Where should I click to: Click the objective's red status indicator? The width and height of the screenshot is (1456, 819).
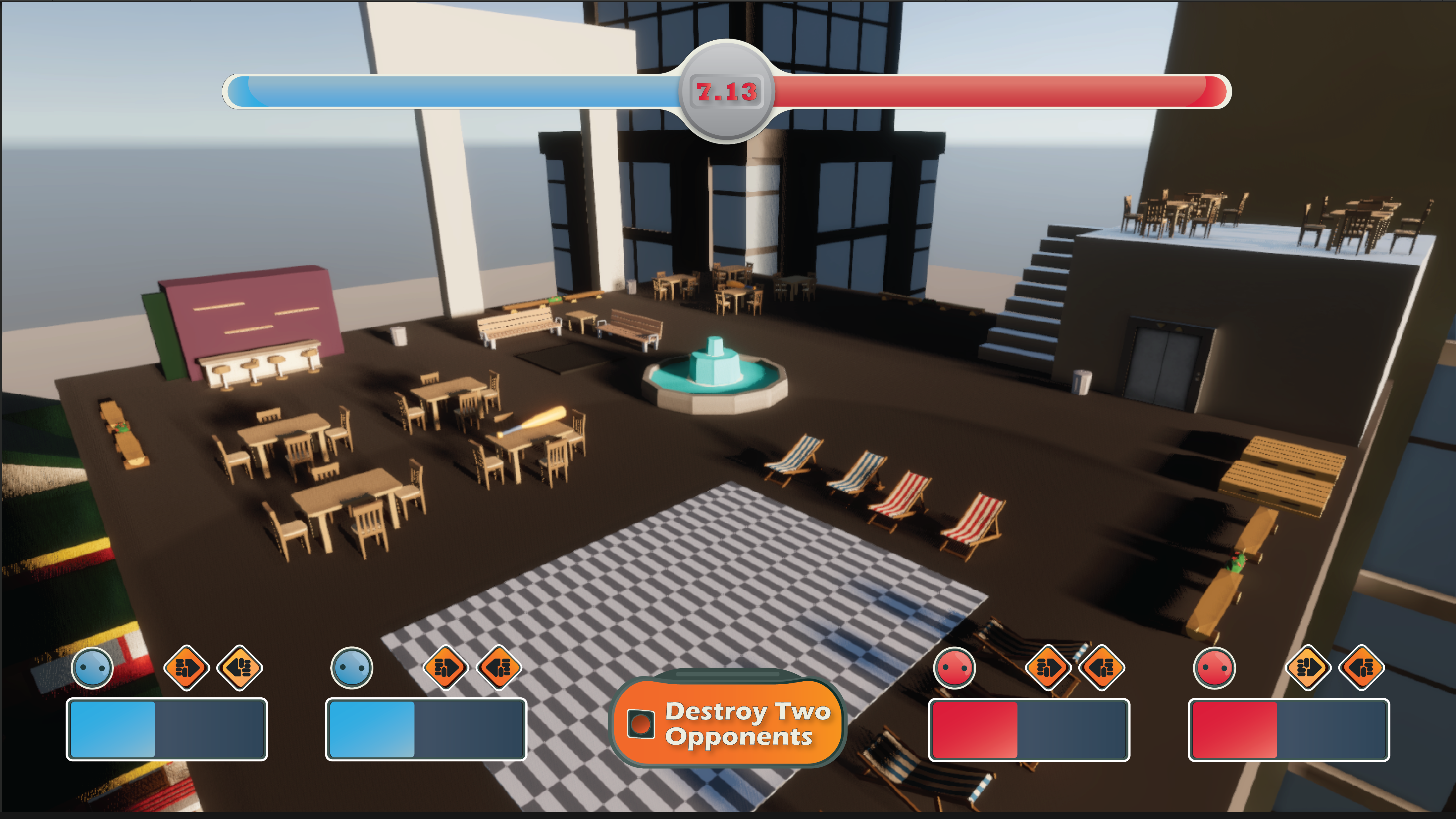[641, 723]
